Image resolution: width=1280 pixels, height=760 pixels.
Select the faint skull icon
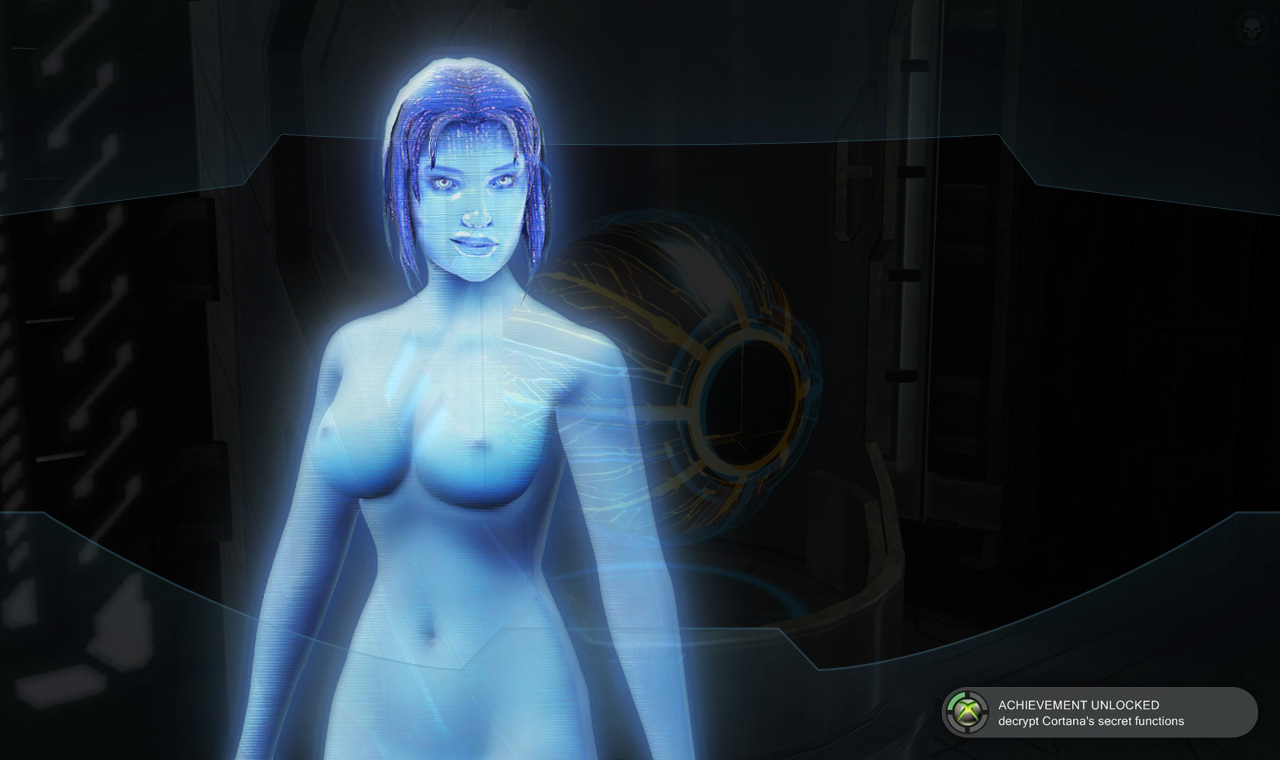[1249, 27]
